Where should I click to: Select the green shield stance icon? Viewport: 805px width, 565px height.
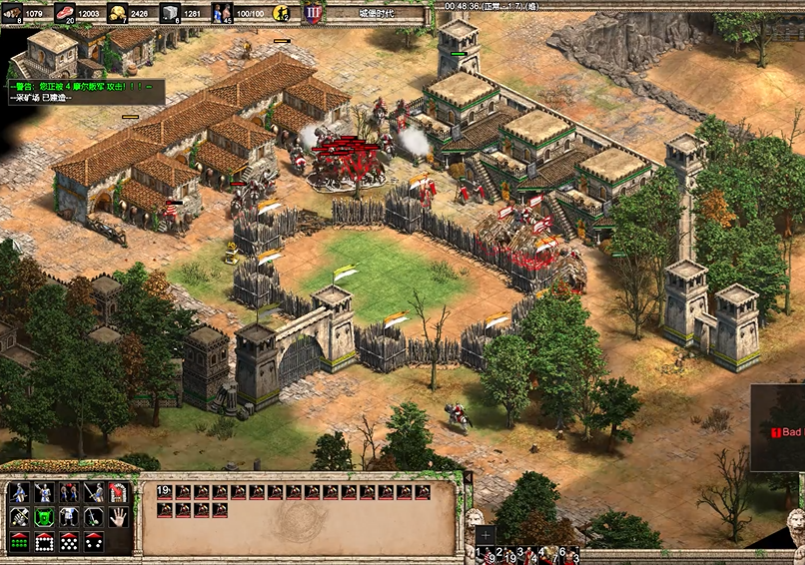pyautogui.click(x=44, y=517)
